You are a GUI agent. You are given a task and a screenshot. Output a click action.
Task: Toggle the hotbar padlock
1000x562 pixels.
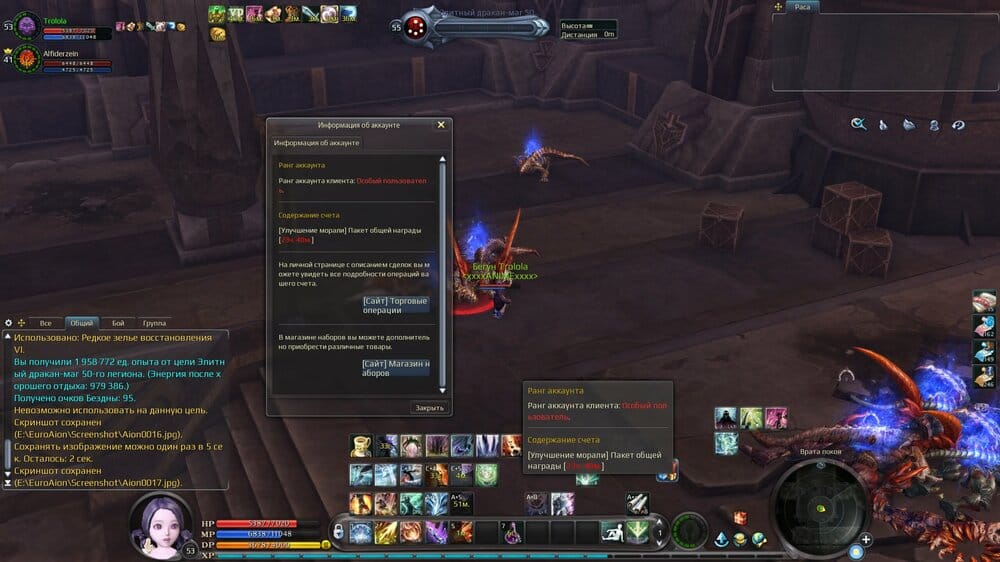pyautogui.click(x=339, y=530)
